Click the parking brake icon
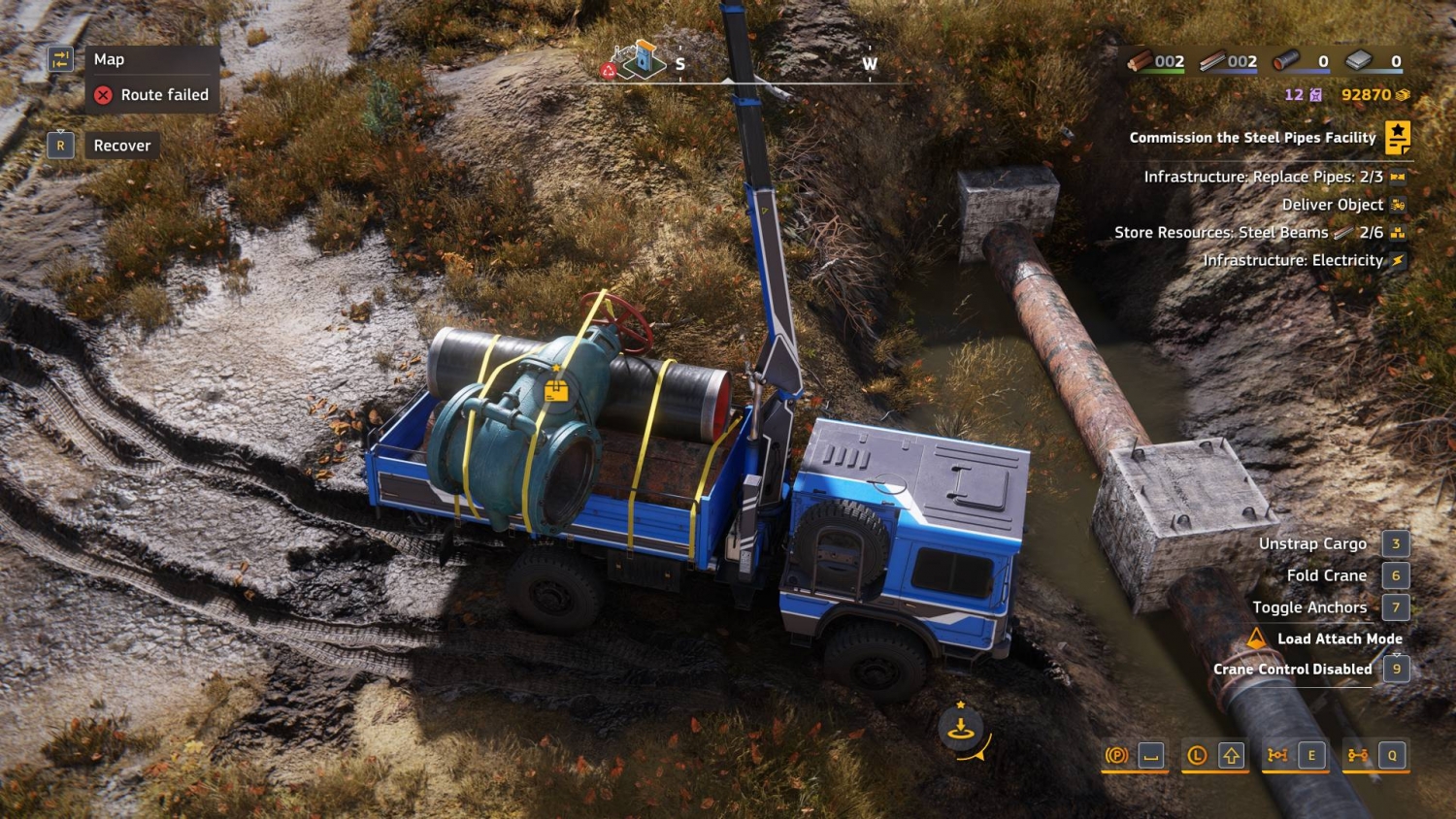The height and width of the screenshot is (819, 1456). [x=1116, y=755]
